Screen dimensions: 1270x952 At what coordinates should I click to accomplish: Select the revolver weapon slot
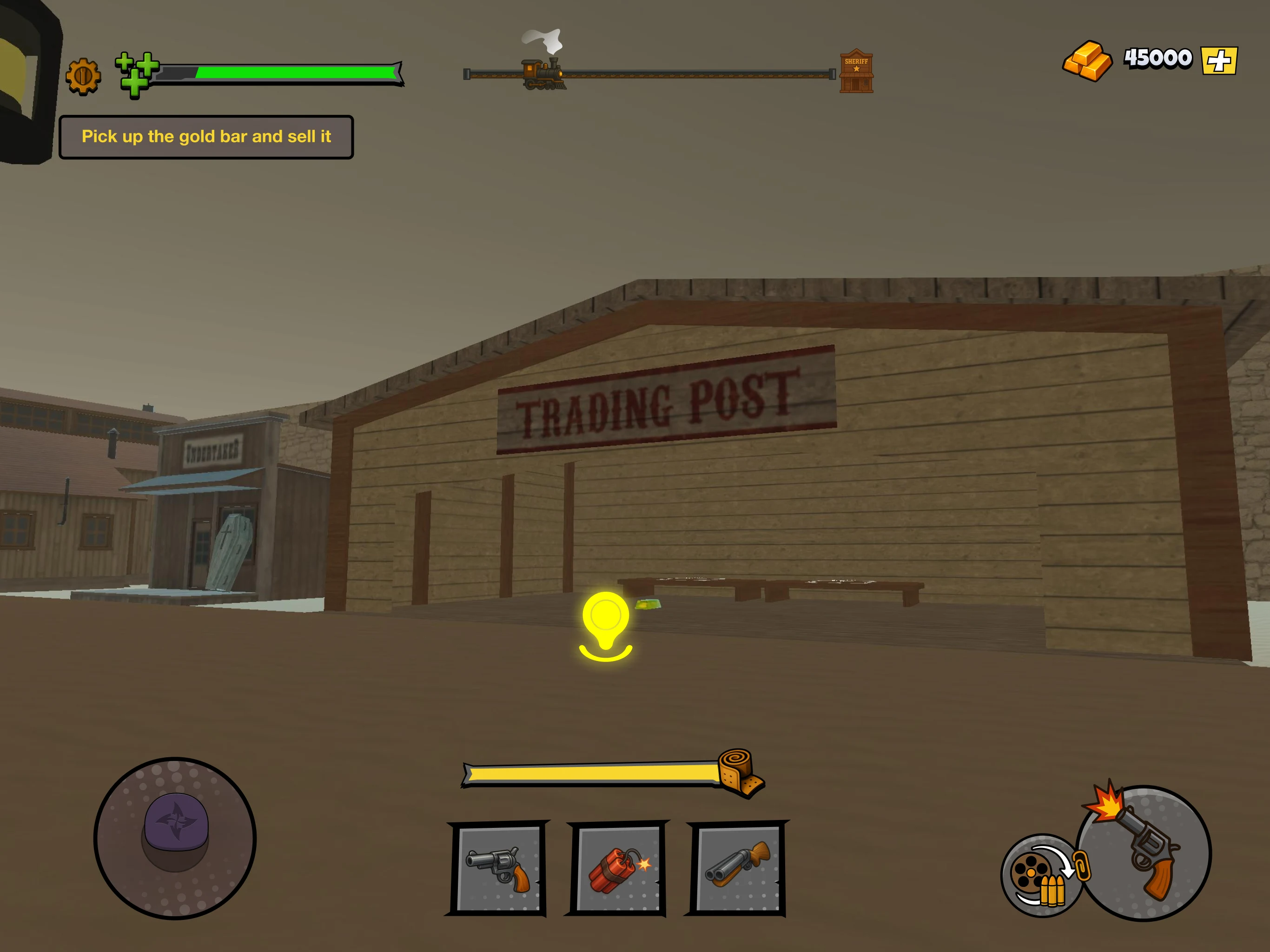tap(497, 867)
